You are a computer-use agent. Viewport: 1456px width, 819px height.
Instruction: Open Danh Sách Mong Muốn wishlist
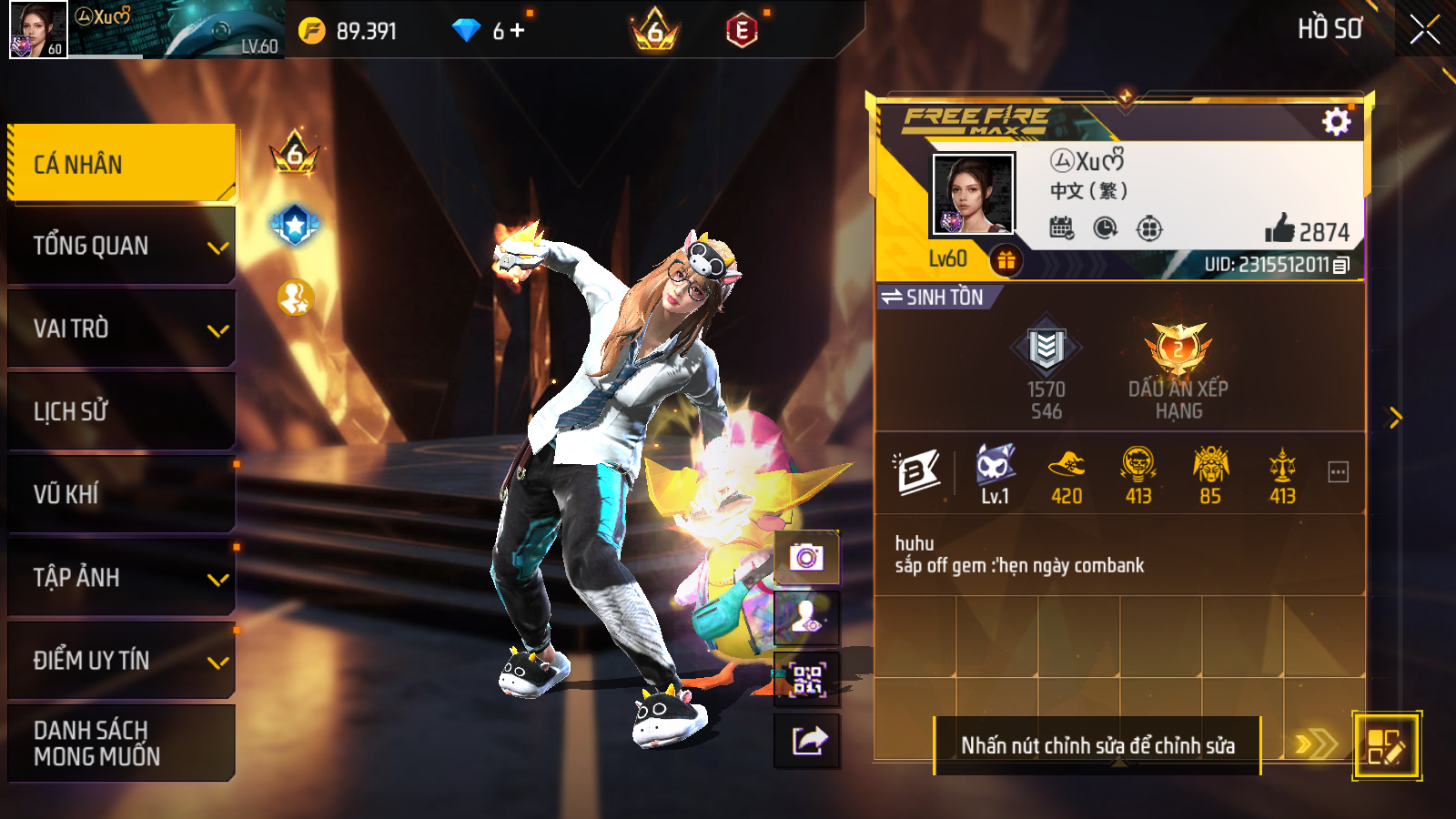point(122,743)
